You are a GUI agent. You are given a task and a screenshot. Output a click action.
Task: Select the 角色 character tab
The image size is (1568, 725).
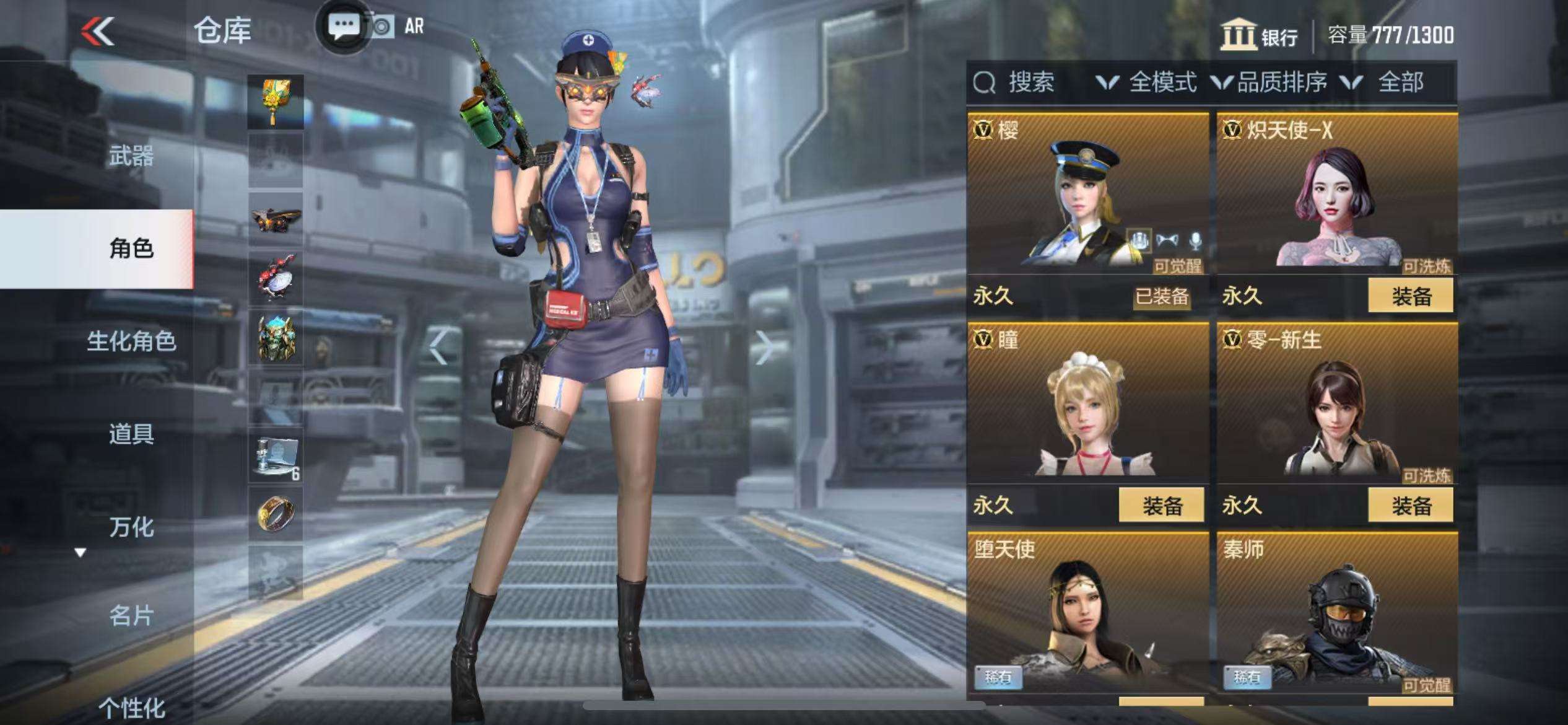coord(131,248)
